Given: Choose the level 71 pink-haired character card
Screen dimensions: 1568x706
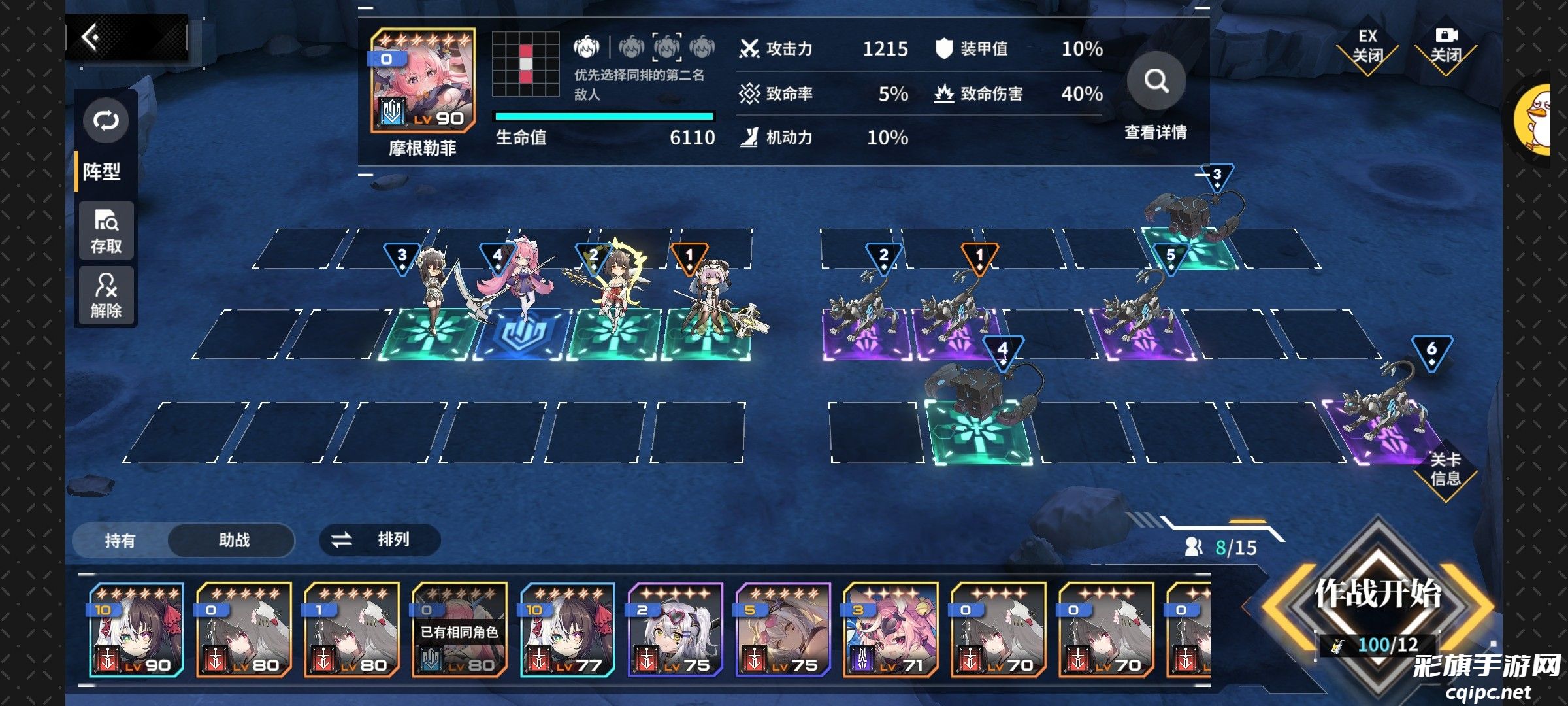Looking at the screenshot, I should pyautogui.click(x=890, y=630).
